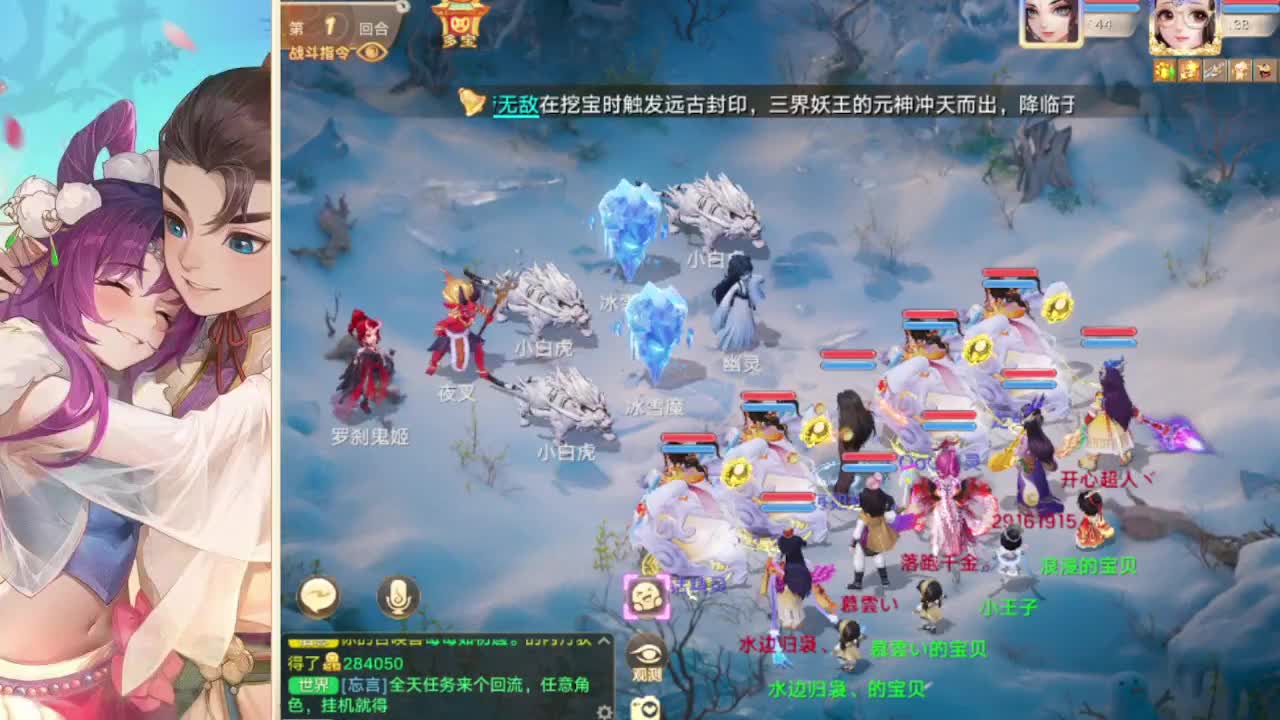Viewport: 1280px width, 720px height.
Task: Activate the microphone voice chat
Action: click(395, 595)
